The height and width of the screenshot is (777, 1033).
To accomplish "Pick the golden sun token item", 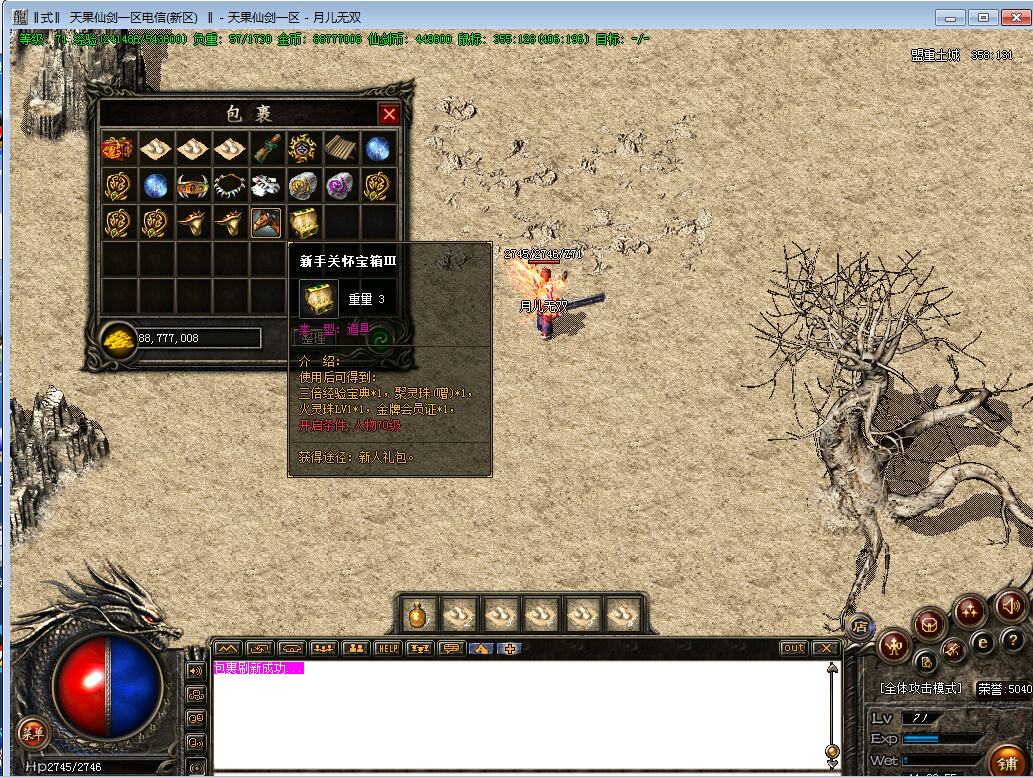I will coord(302,149).
